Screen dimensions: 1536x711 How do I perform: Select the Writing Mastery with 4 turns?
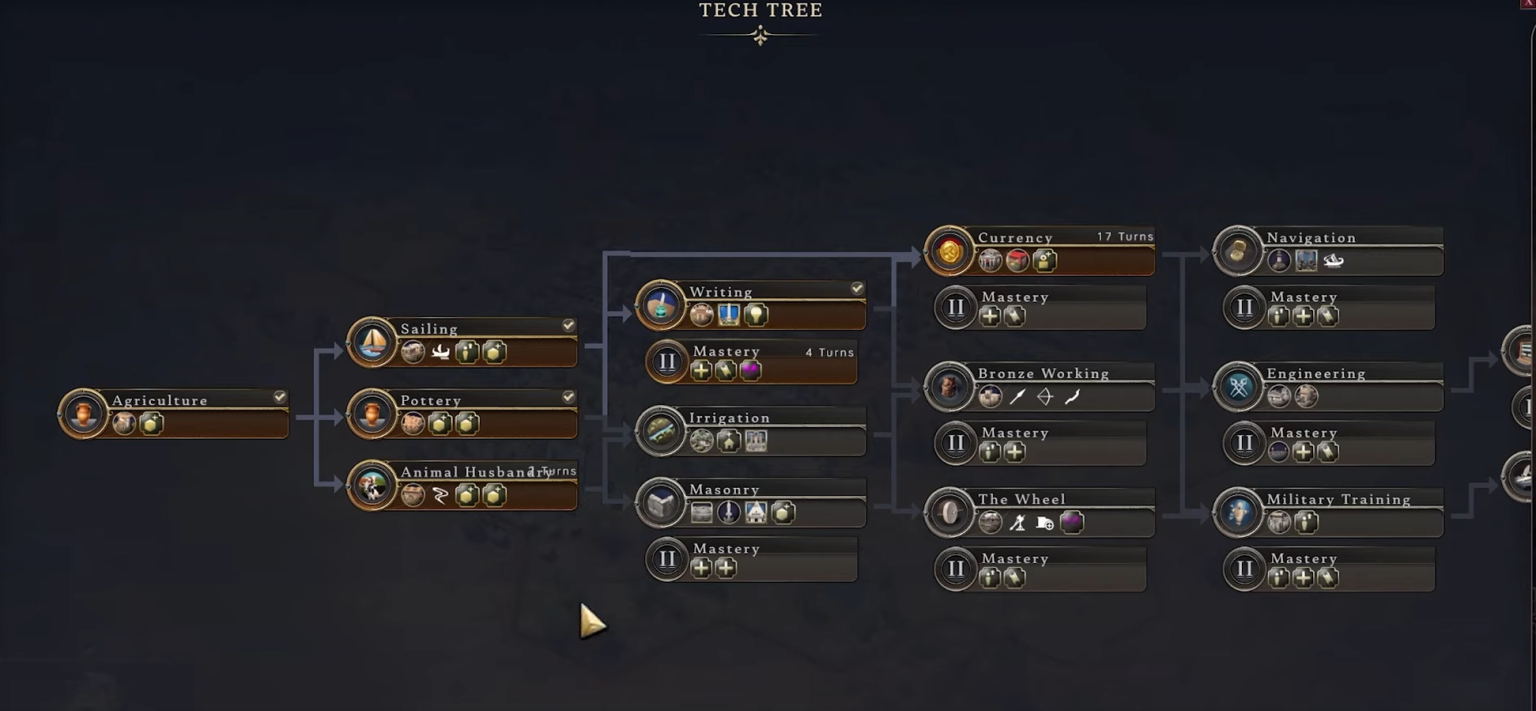[x=752, y=362]
